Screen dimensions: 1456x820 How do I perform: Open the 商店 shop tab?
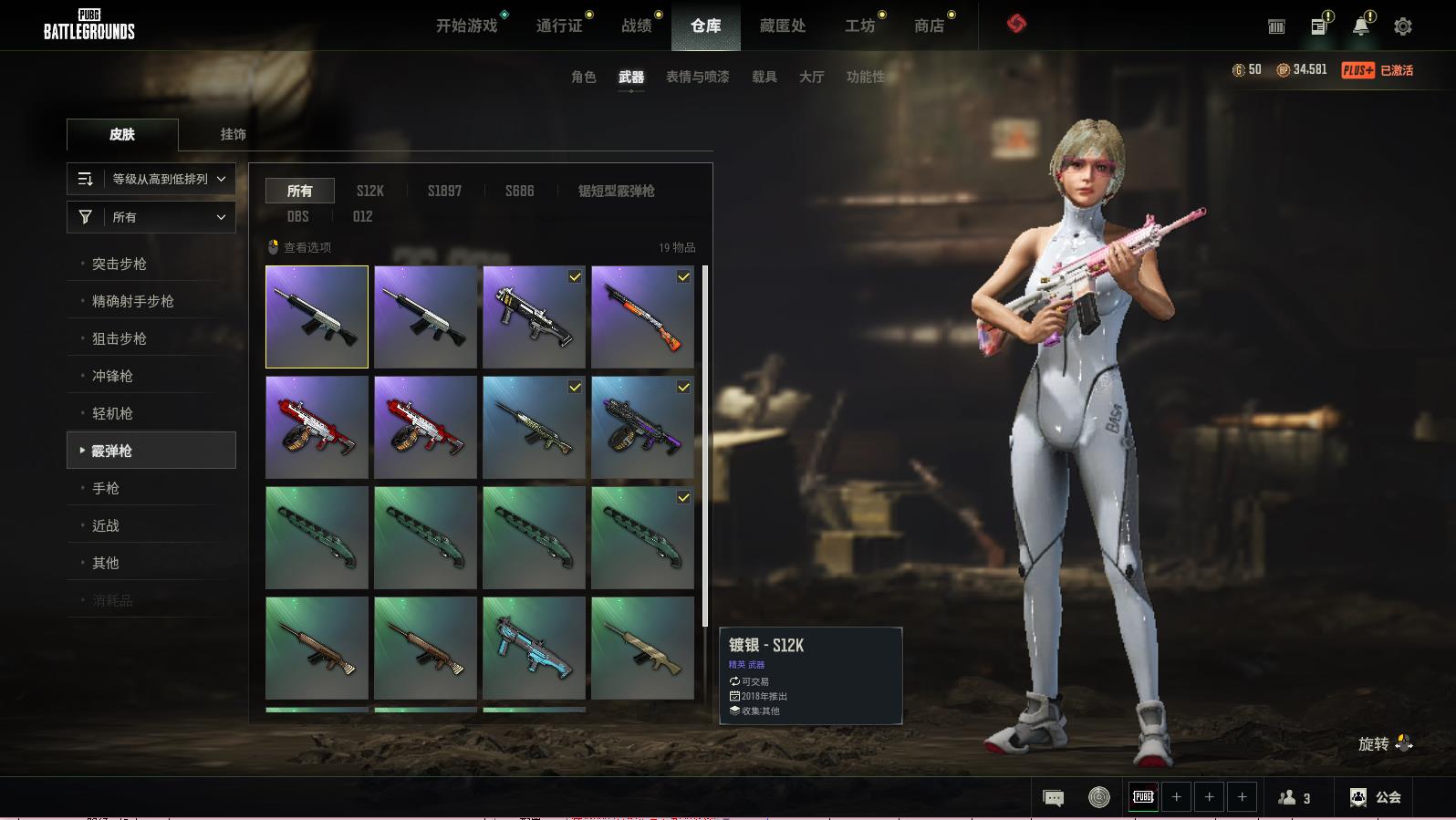(x=929, y=26)
